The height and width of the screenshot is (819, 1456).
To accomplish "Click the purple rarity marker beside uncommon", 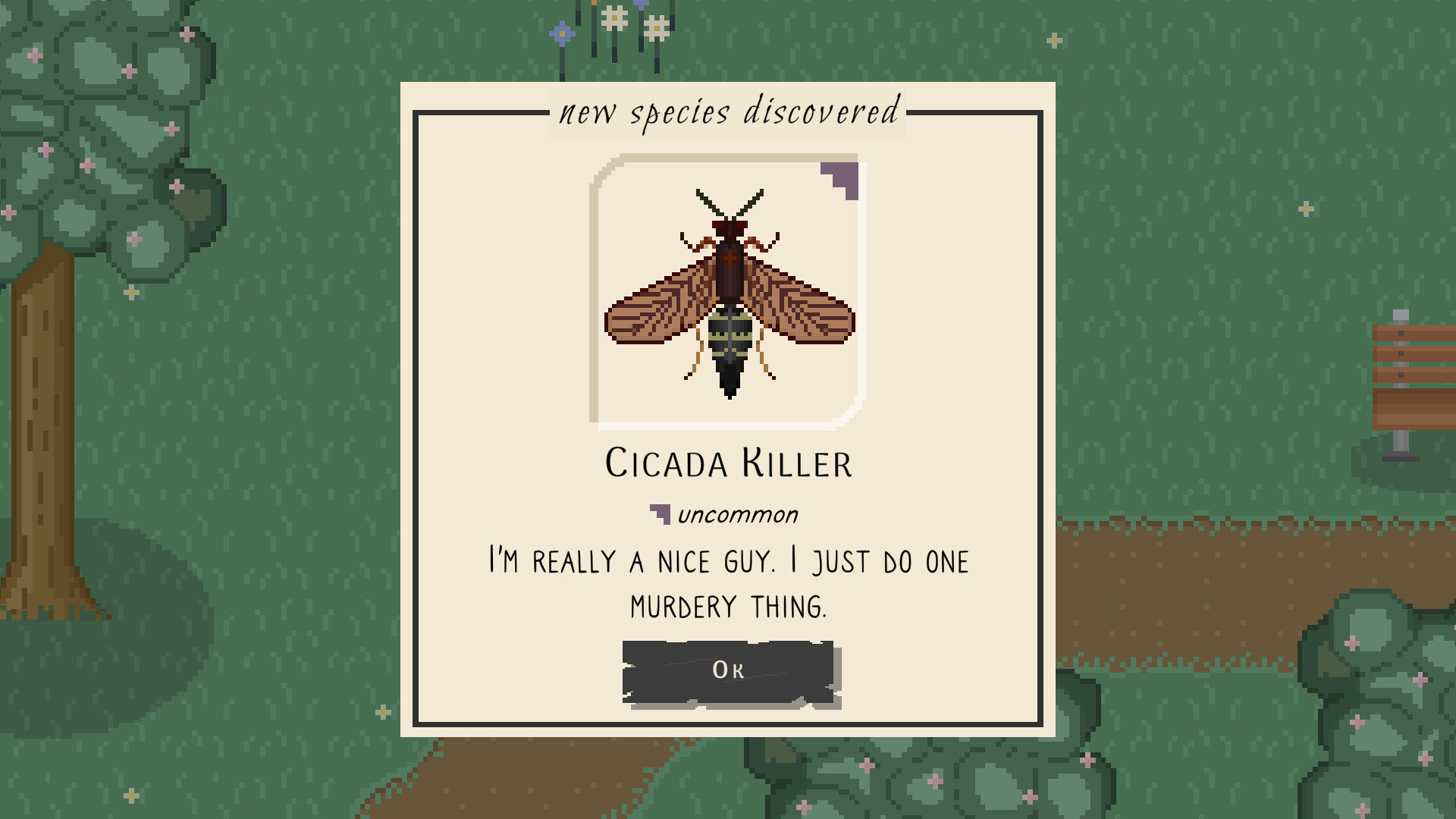I will [659, 514].
